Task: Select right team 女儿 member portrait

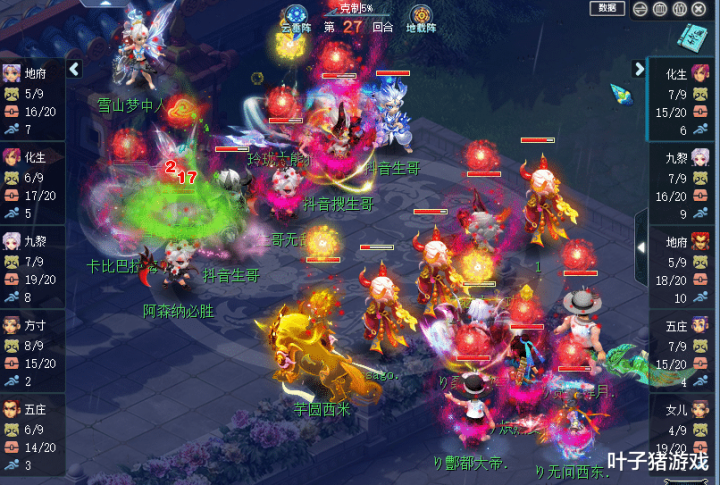Action: pos(704,409)
